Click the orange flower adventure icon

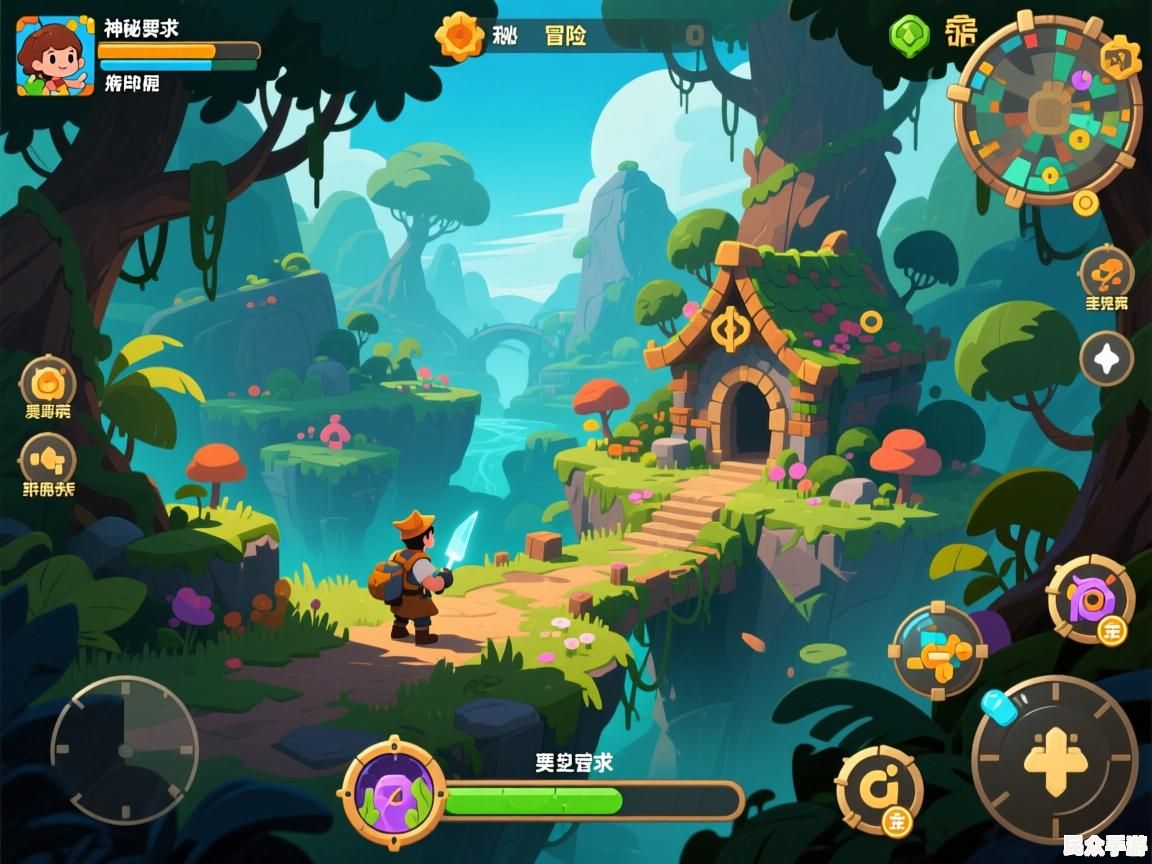pos(459,36)
